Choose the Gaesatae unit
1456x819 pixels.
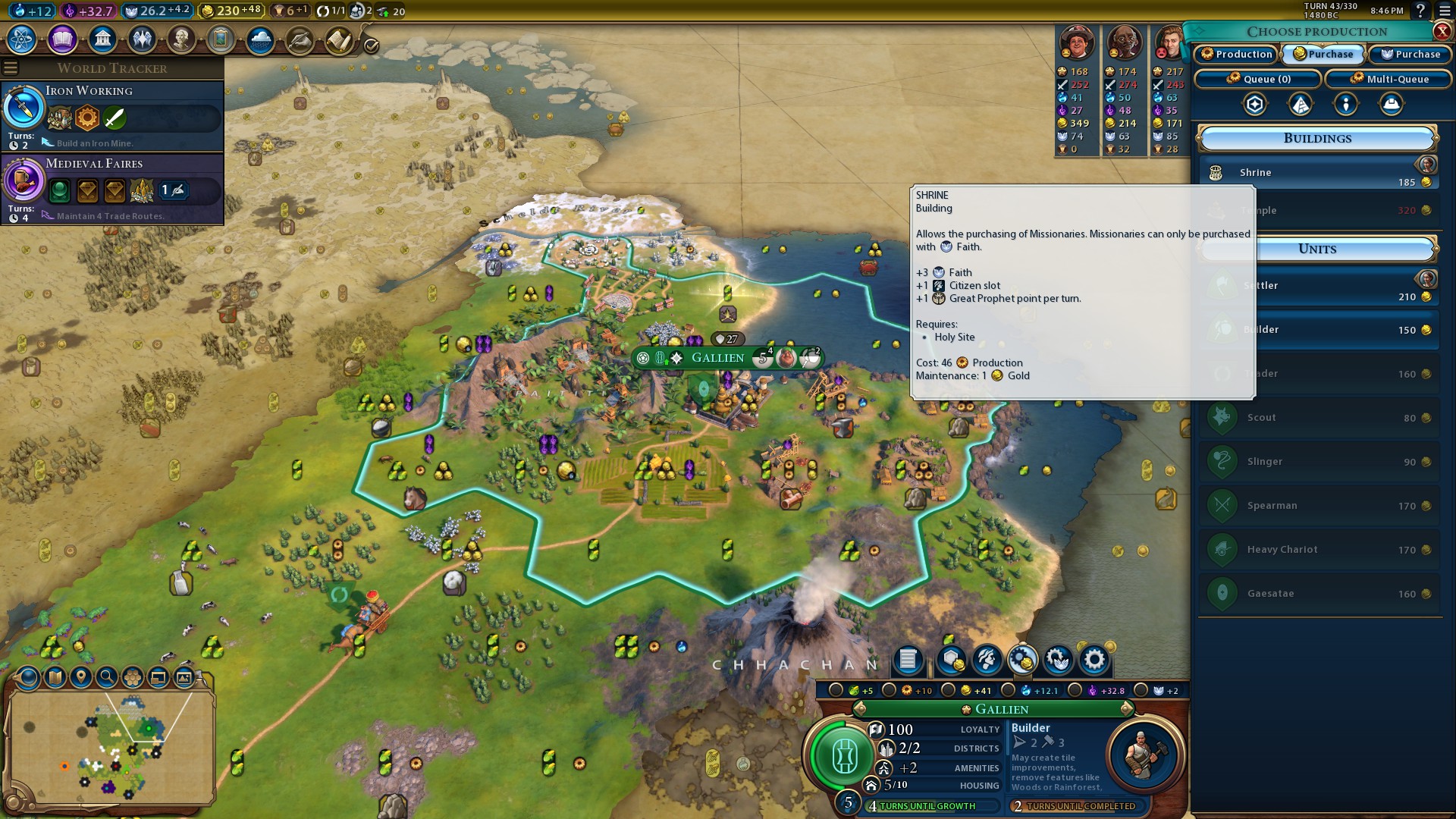(1318, 594)
